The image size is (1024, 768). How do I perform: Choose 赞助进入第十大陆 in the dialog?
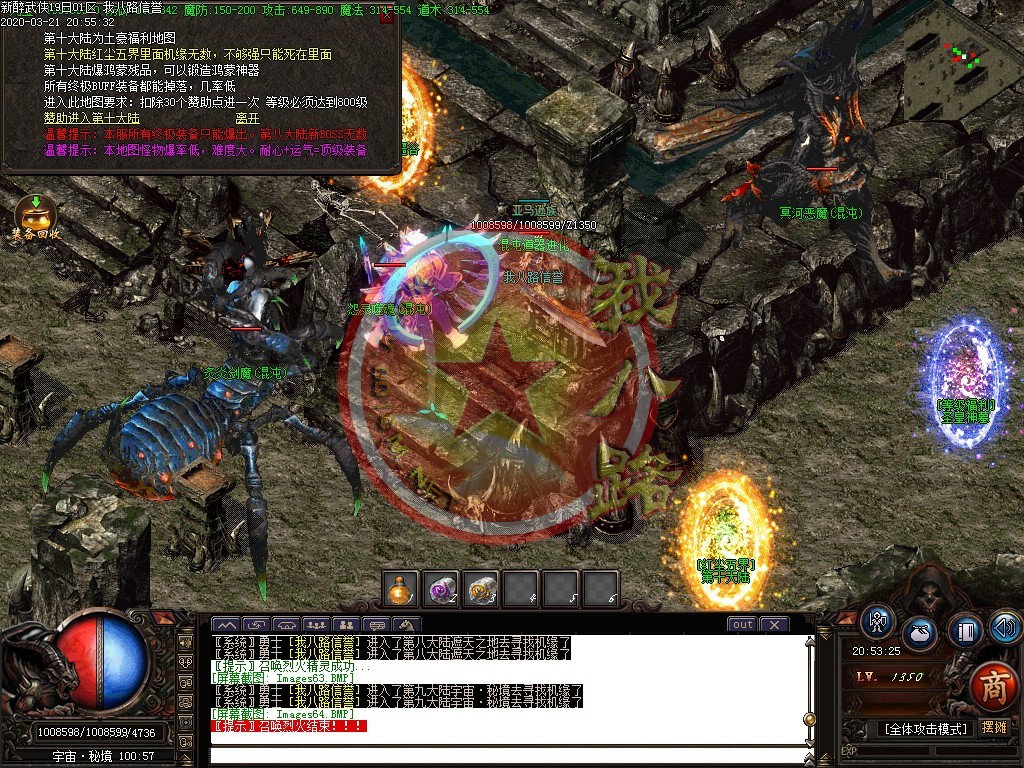[x=91, y=118]
